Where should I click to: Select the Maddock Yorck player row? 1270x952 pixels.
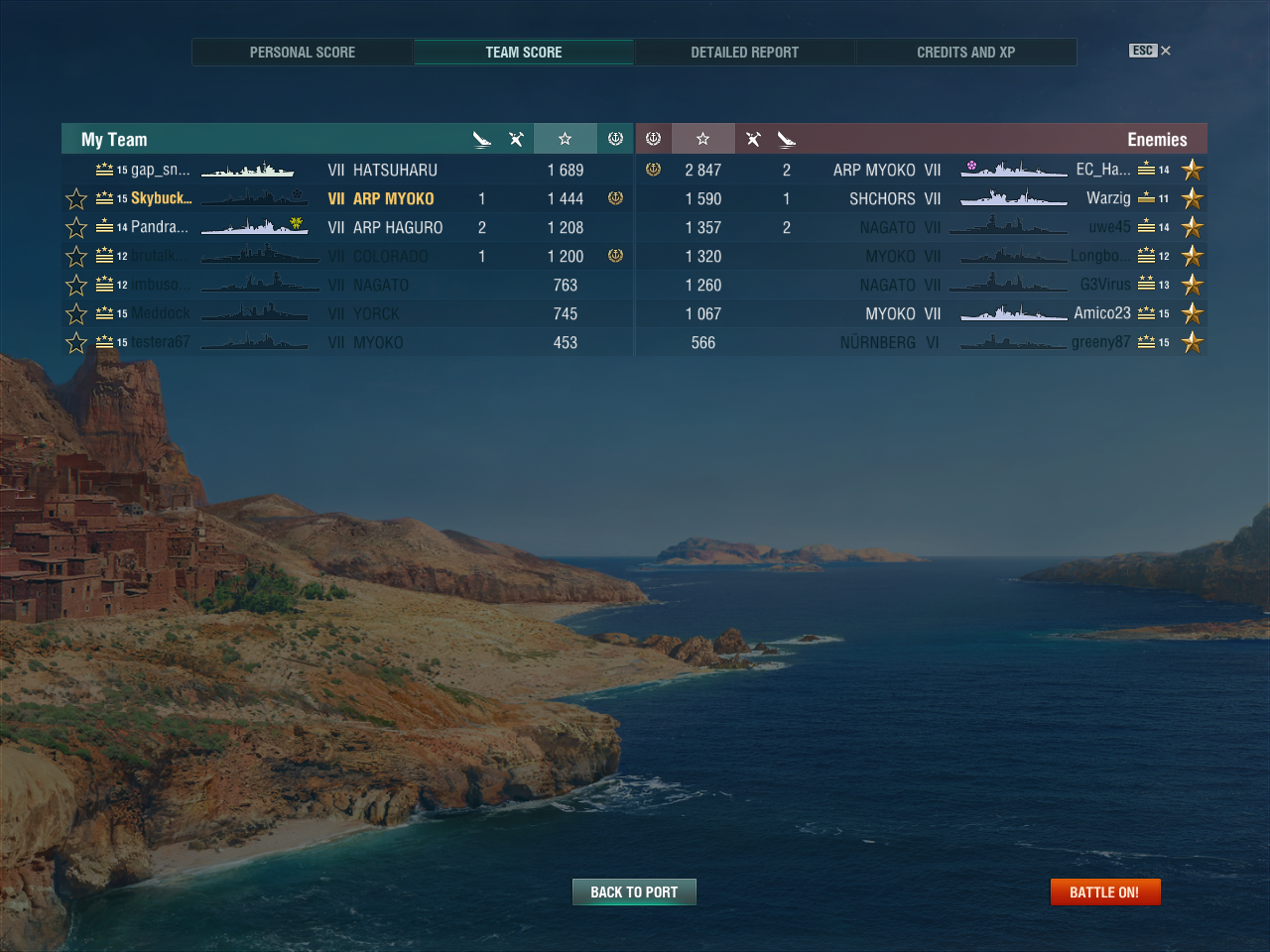pos(347,313)
